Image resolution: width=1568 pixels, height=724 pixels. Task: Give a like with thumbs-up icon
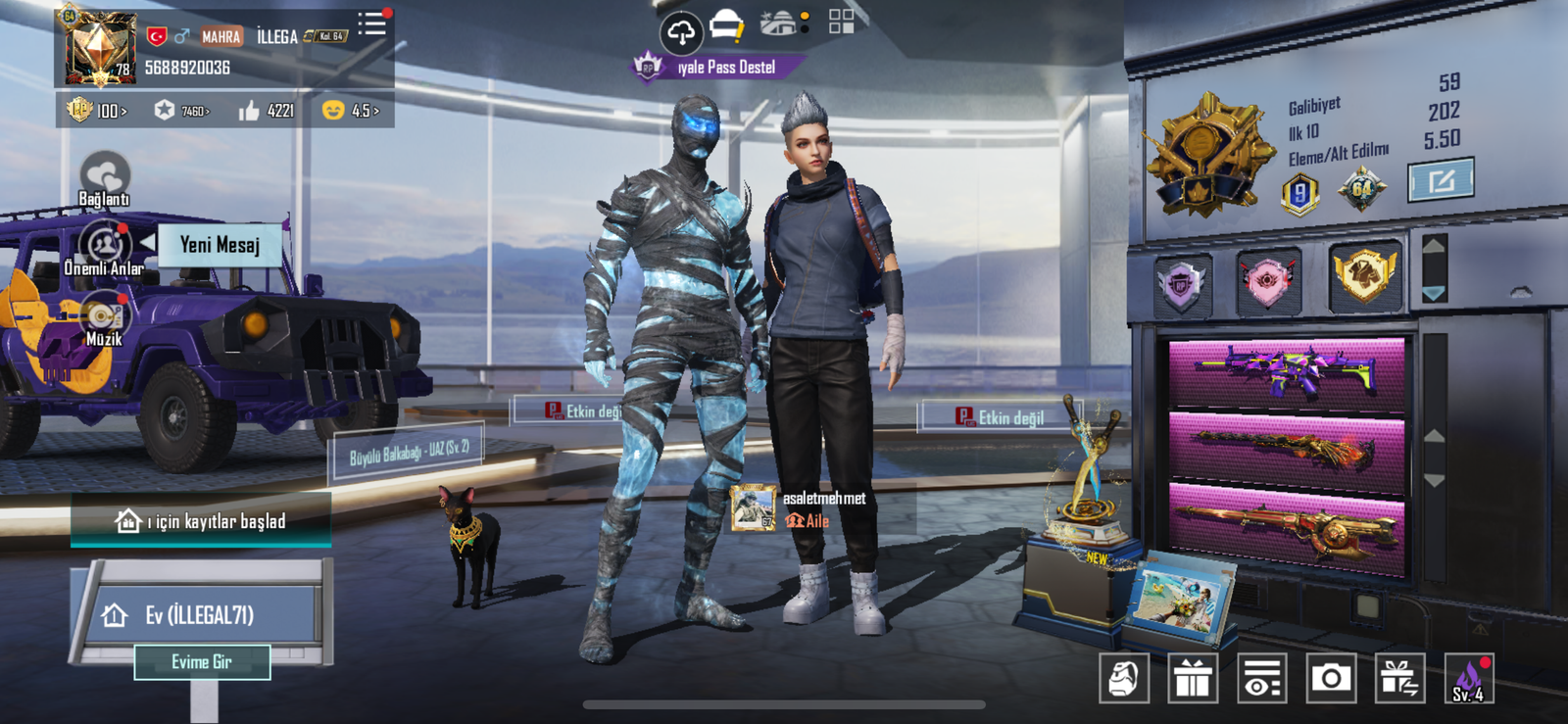[x=266, y=111]
